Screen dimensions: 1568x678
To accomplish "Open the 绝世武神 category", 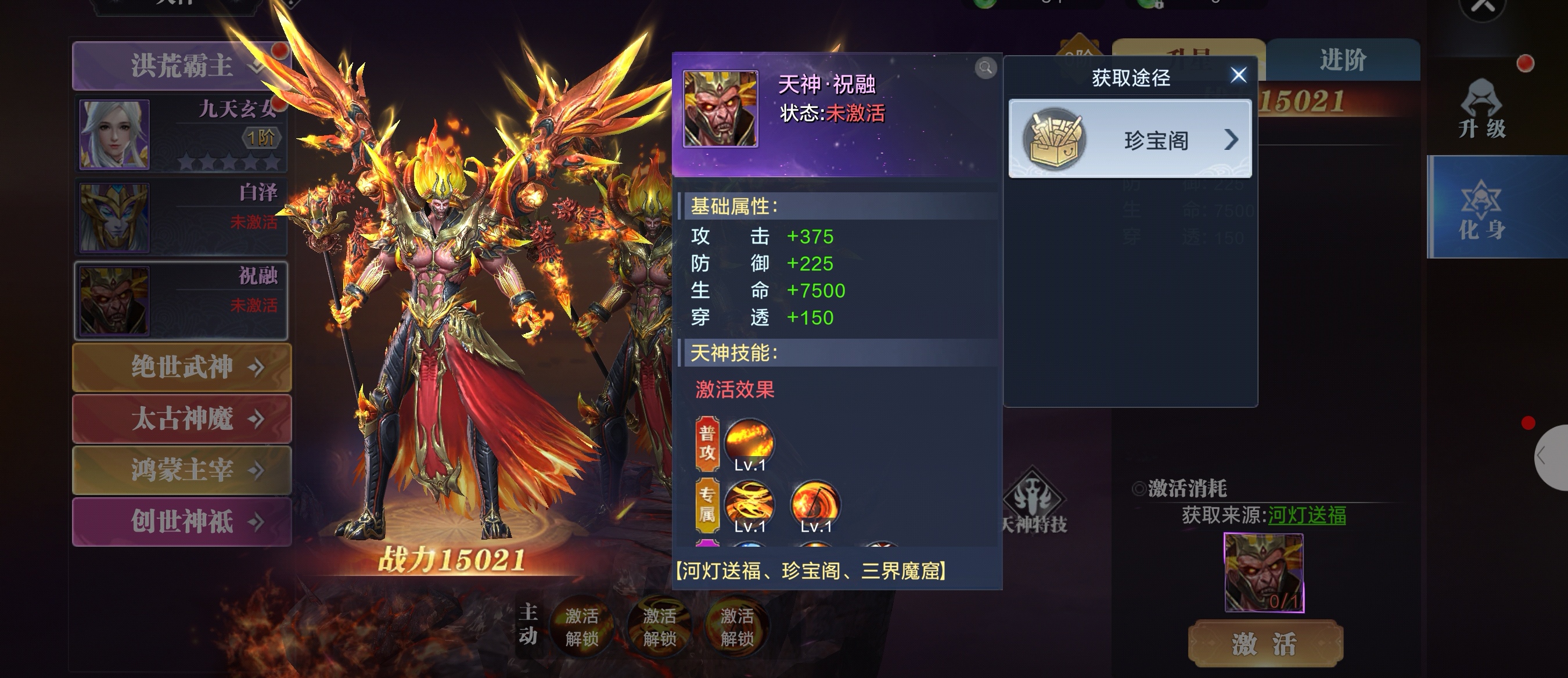I will [182, 367].
